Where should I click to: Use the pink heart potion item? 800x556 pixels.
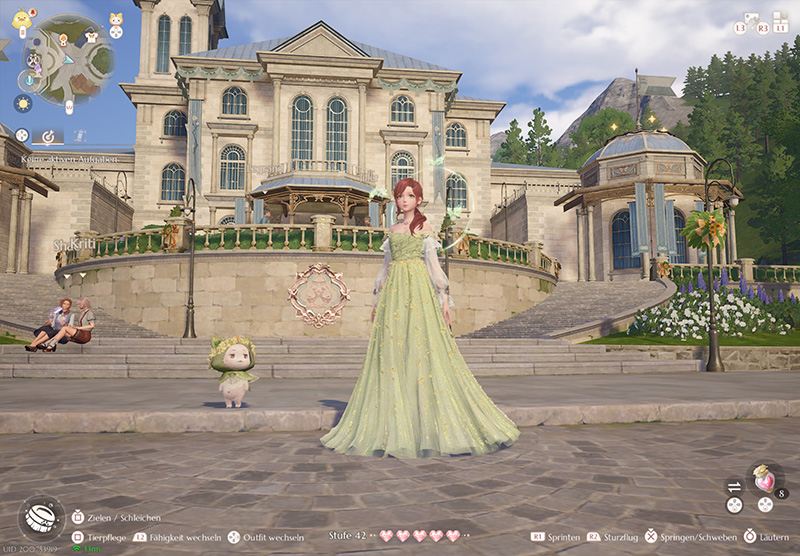pyautogui.click(x=765, y=480)
